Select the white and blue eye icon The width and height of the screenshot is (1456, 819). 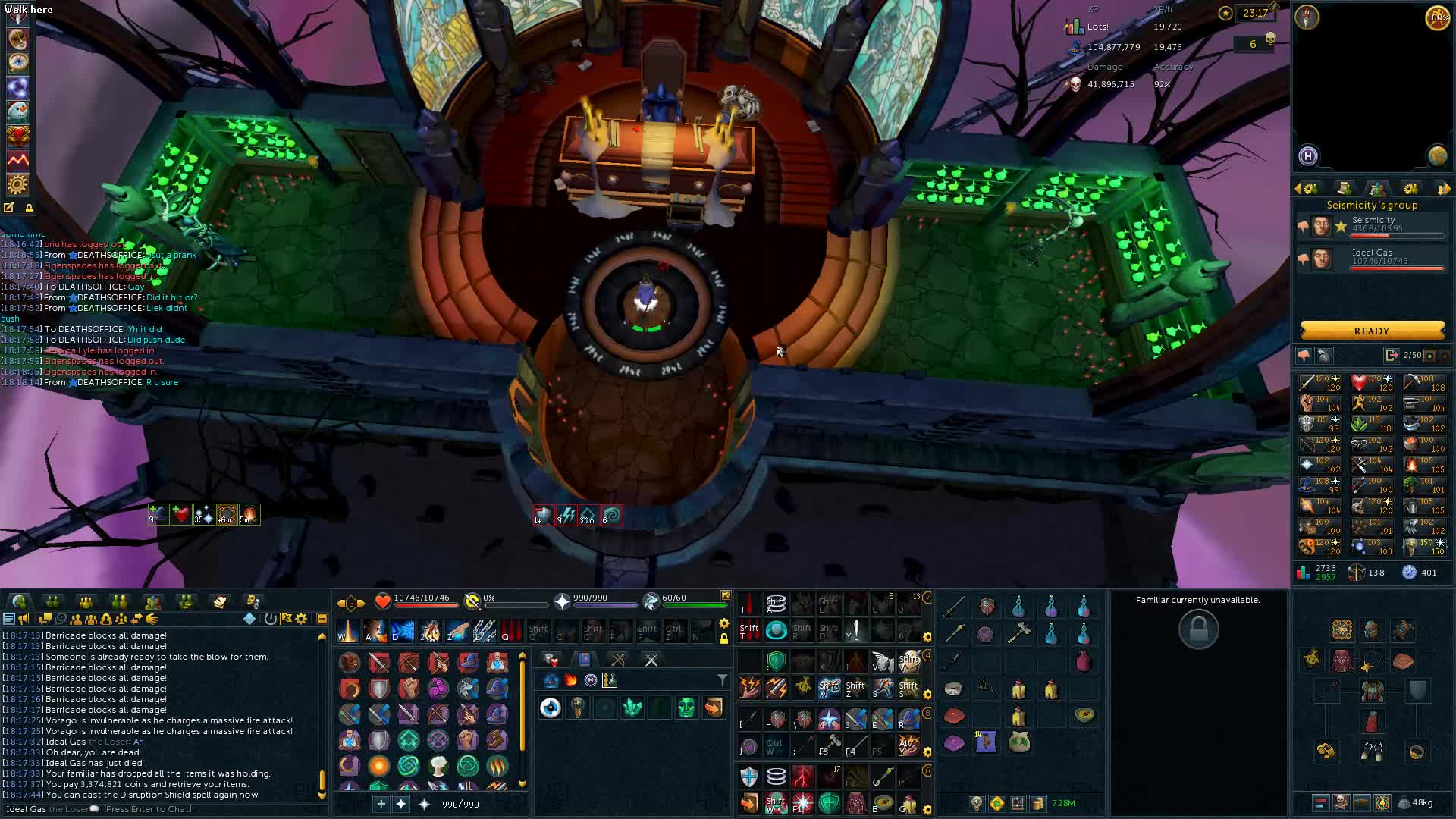click(x=551, y=708)
